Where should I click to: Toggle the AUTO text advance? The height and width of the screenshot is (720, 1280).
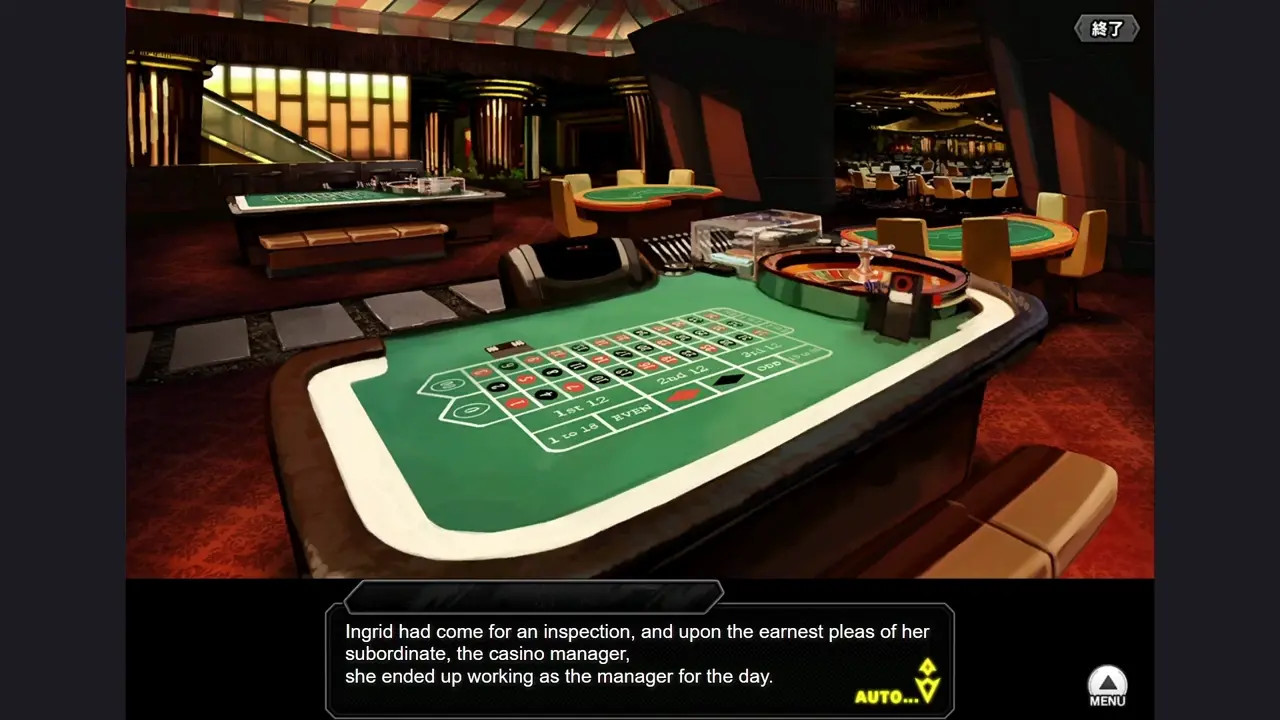[x=886, y=696]
